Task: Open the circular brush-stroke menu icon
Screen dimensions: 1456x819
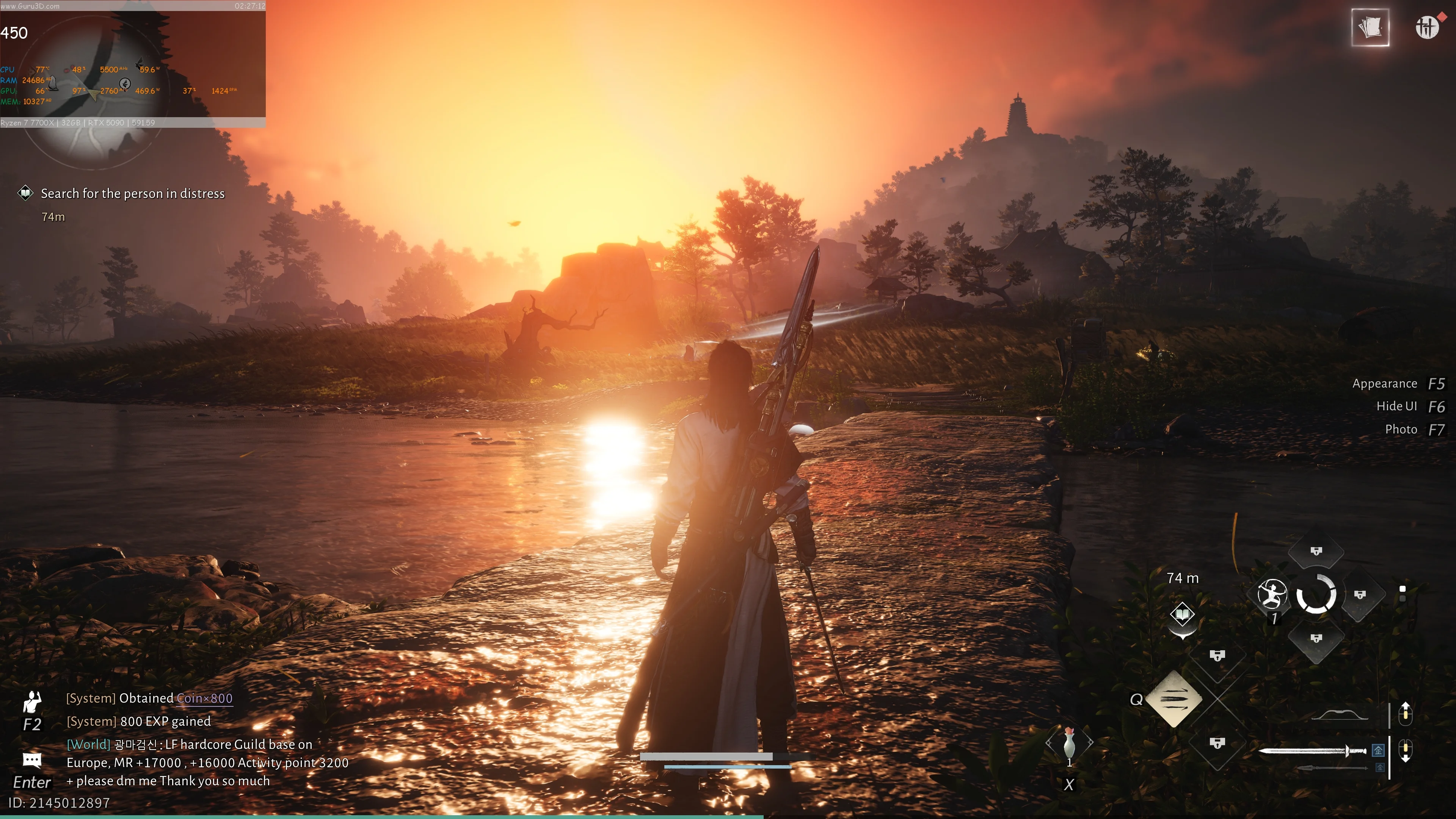Action: click(x=1426, y=27)
